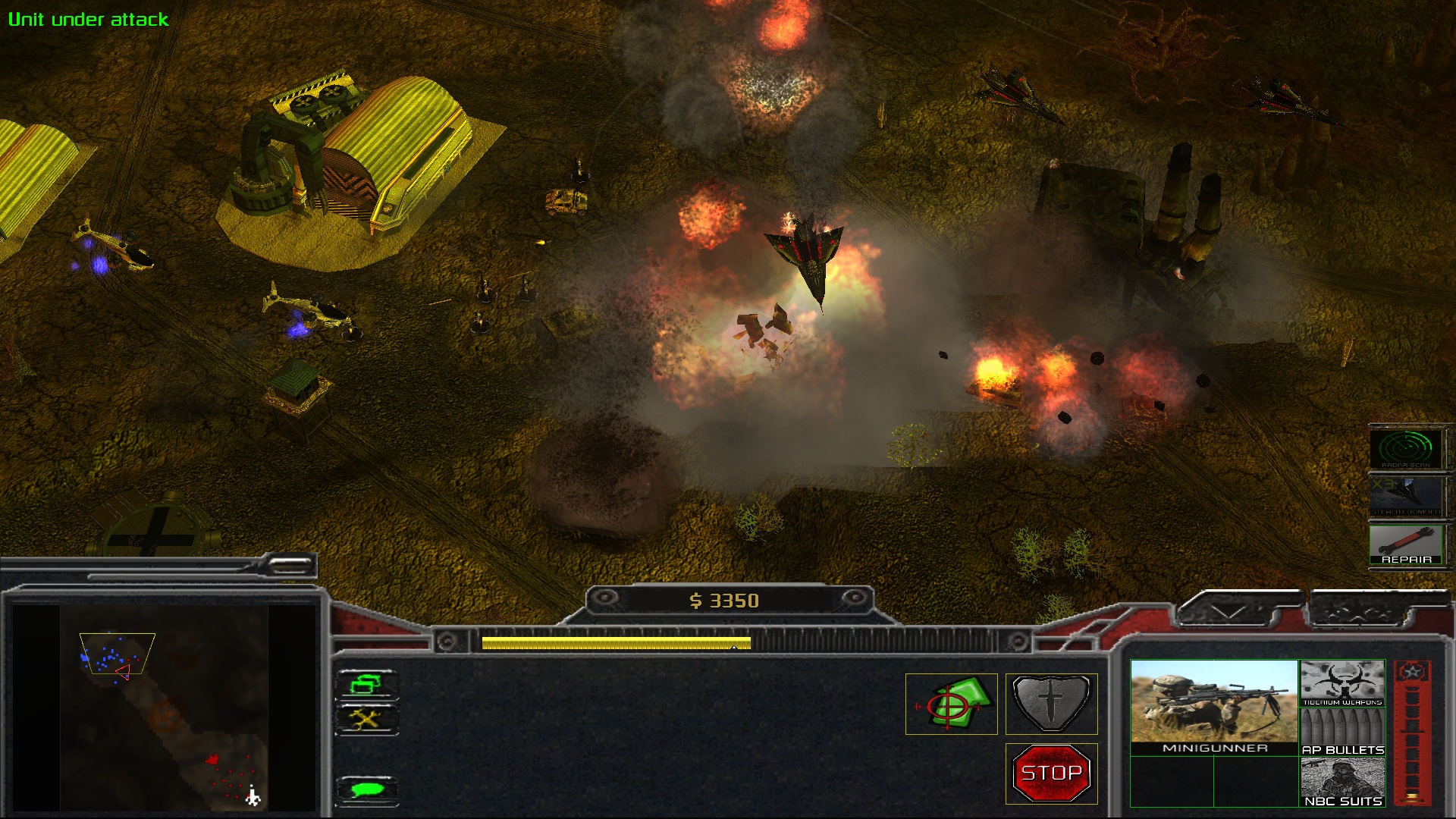Click the red STOP command button

pyautogui.click(x=1051, y=773)
